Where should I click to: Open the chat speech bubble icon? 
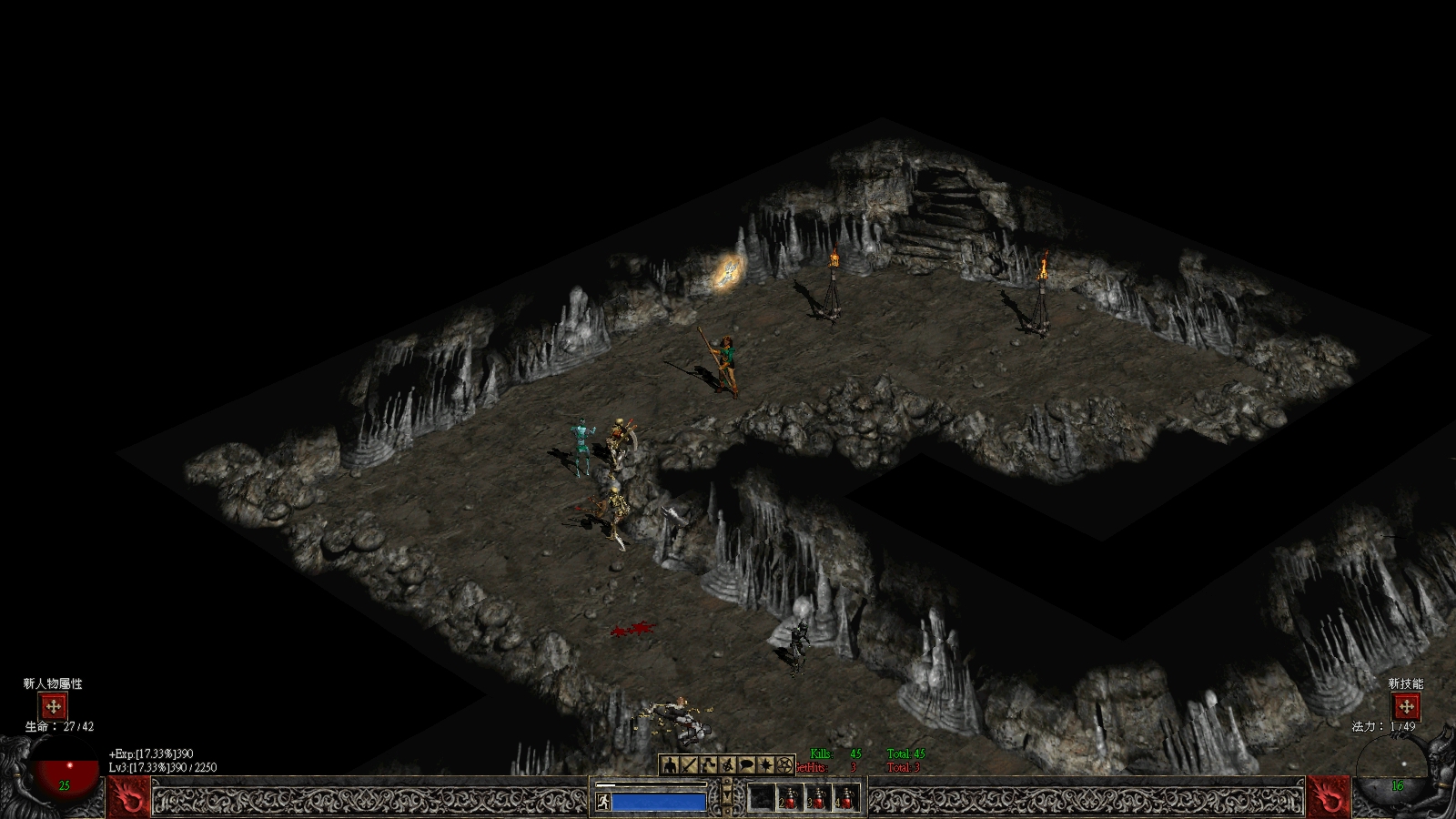coord(746,765)
